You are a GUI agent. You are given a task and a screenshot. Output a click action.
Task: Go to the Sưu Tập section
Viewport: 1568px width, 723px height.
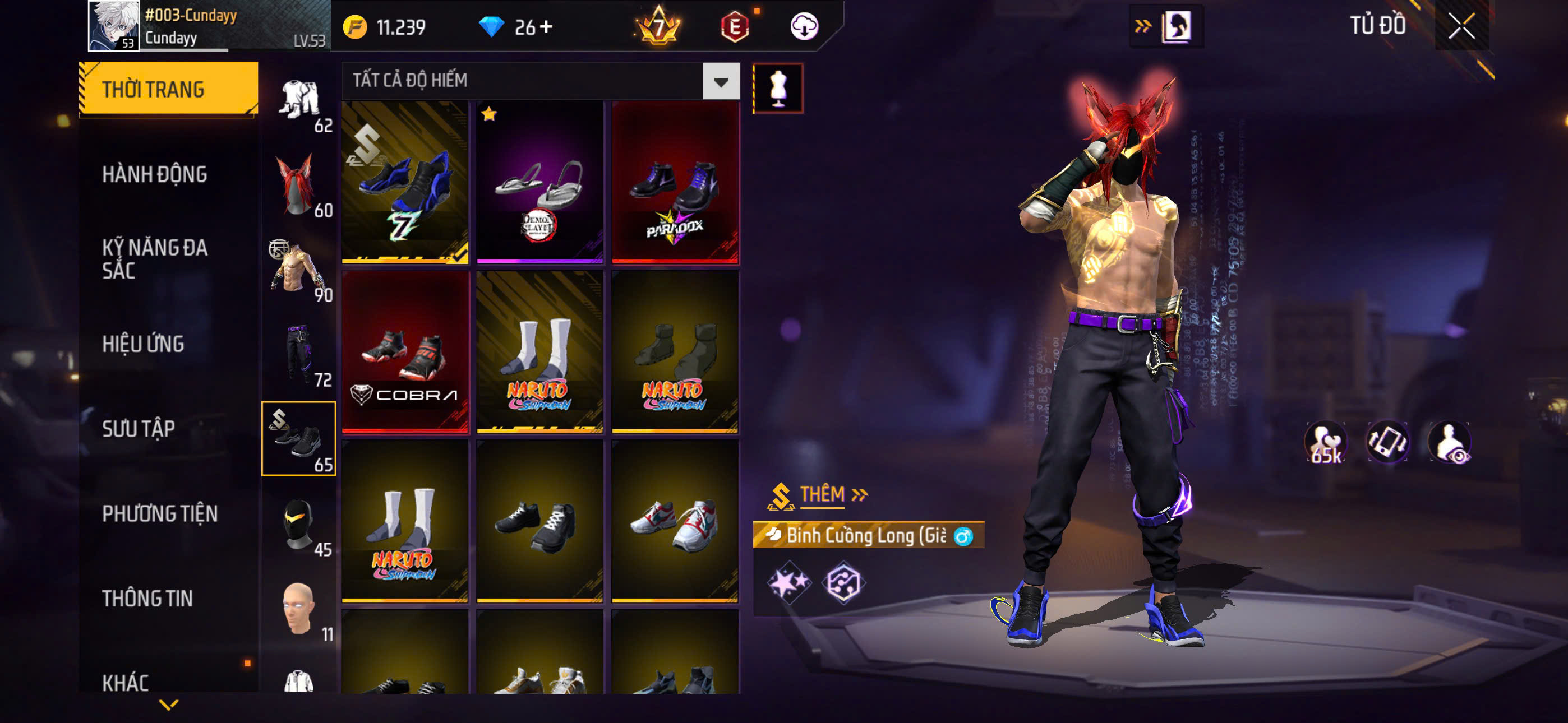click(139, 429)
